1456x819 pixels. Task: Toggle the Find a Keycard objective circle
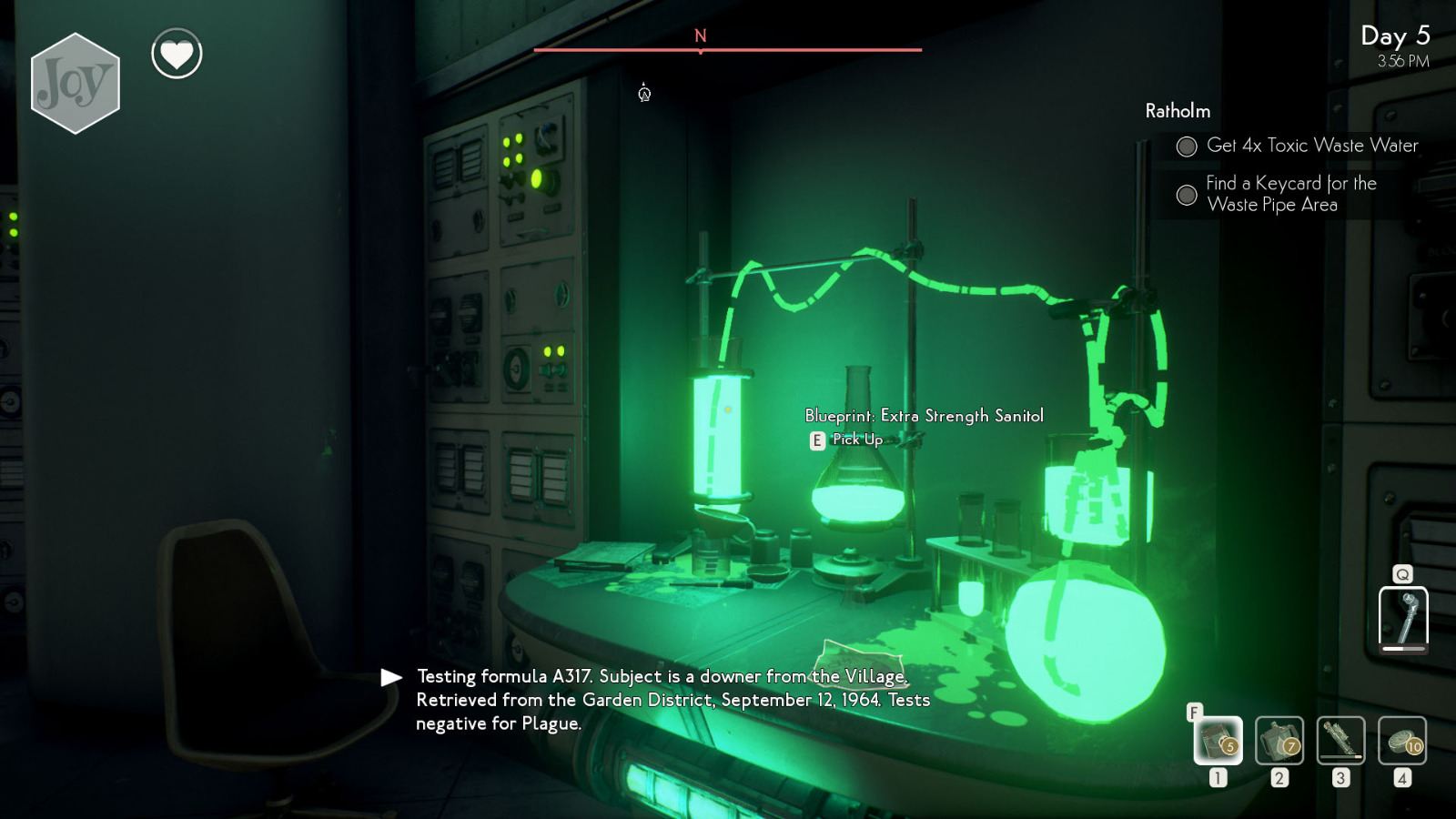(1187, 194)
